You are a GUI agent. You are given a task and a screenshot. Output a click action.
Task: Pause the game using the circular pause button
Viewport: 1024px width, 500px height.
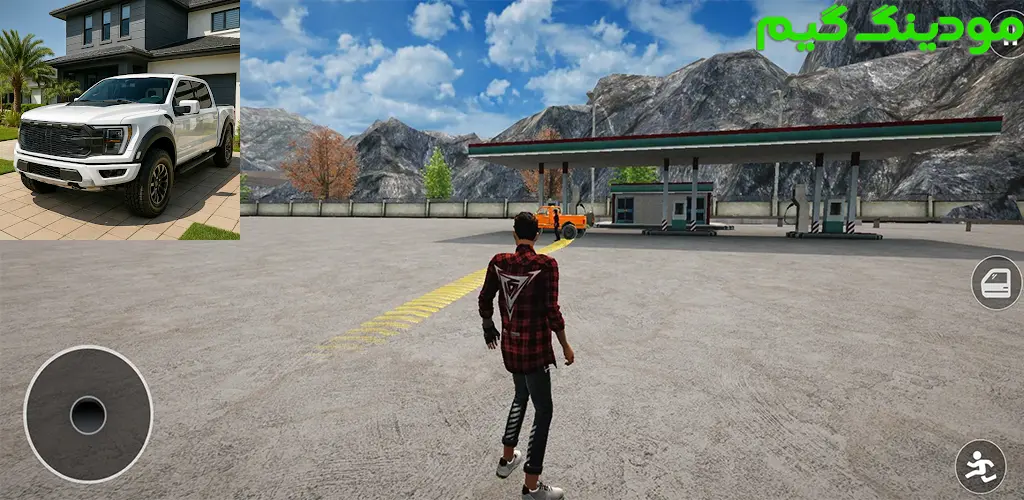click(1009, 34)
